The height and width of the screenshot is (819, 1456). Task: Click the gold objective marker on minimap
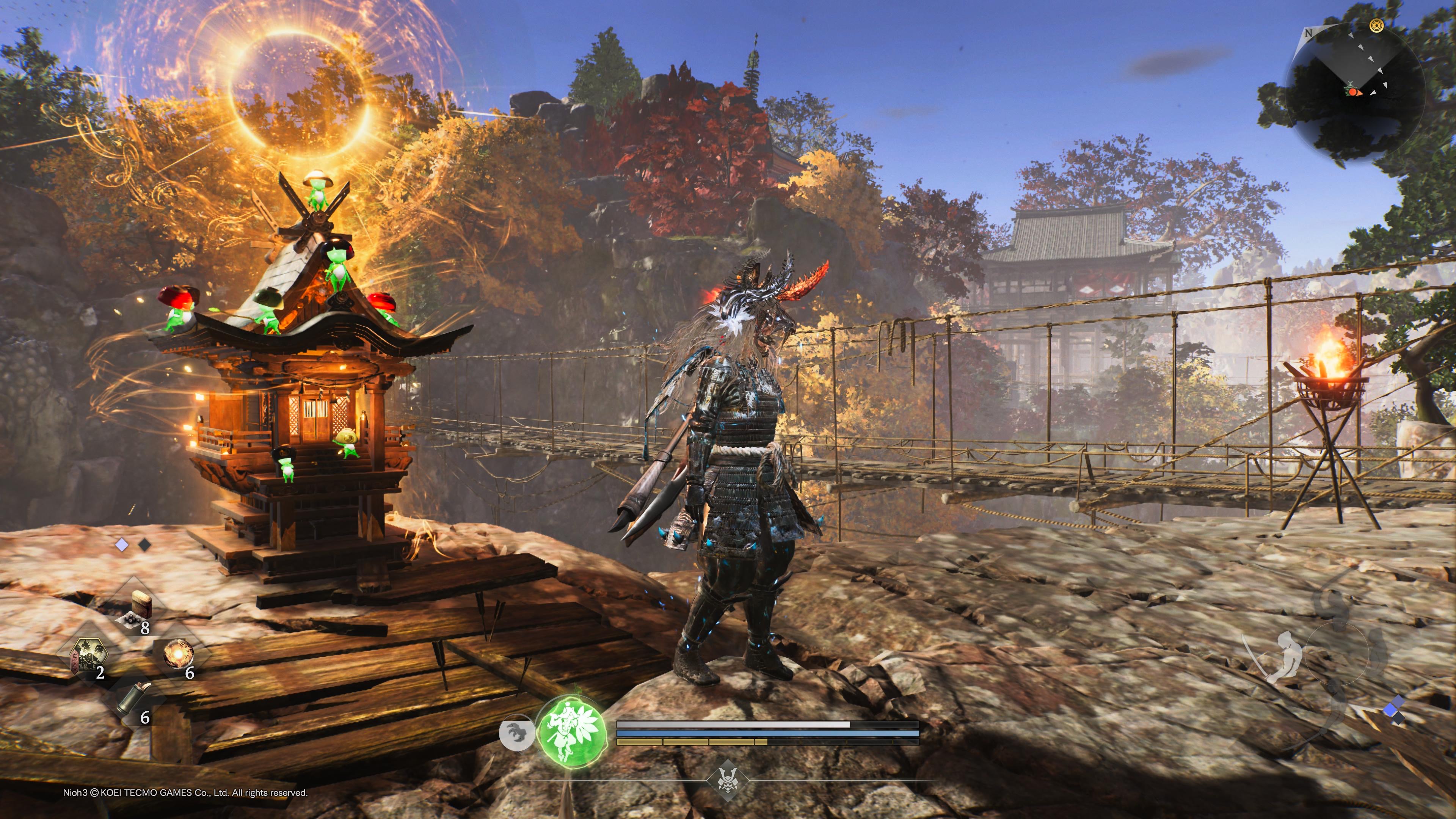click(1376, 25)
